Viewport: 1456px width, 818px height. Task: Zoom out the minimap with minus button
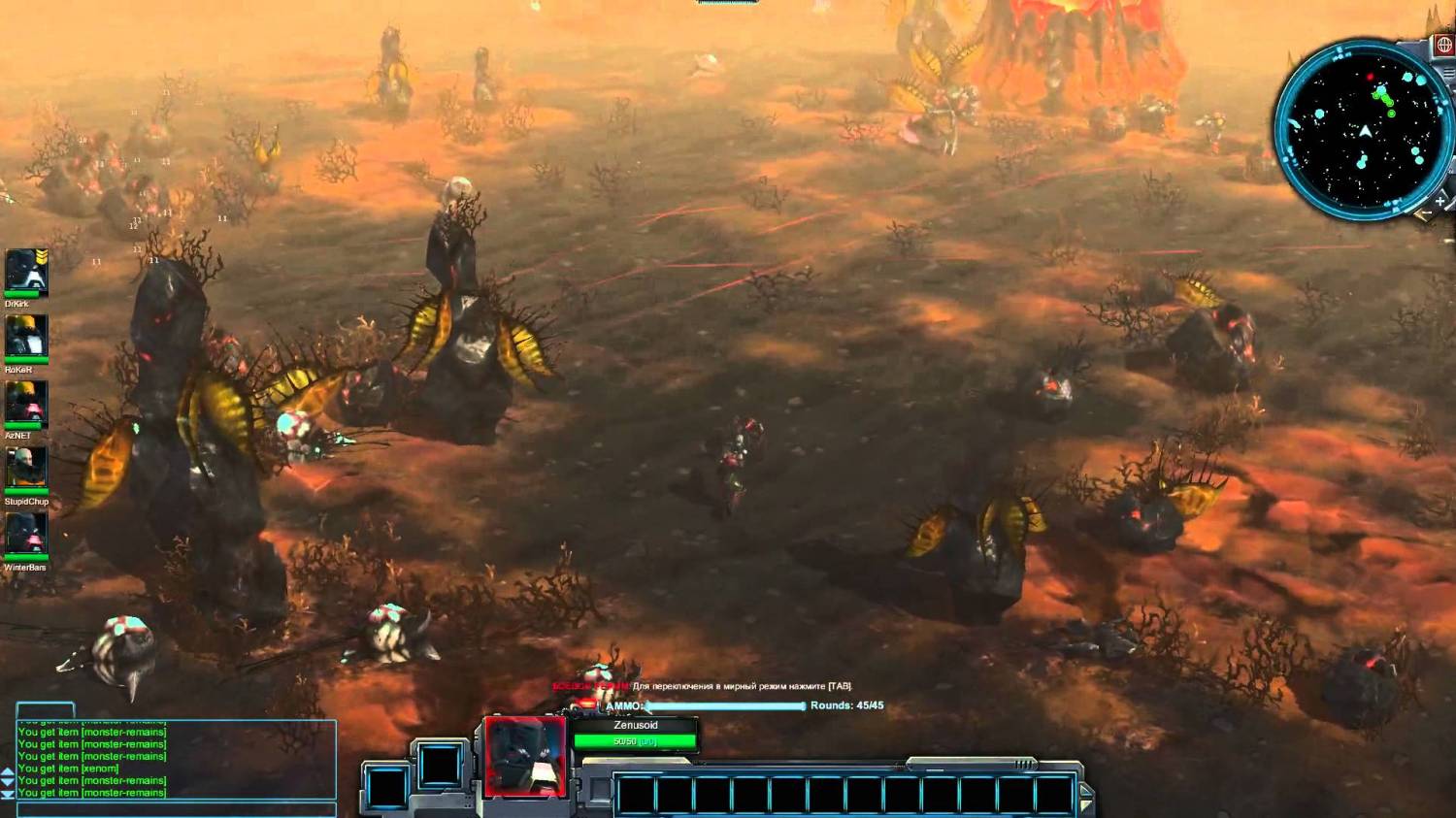[1424, 213]
